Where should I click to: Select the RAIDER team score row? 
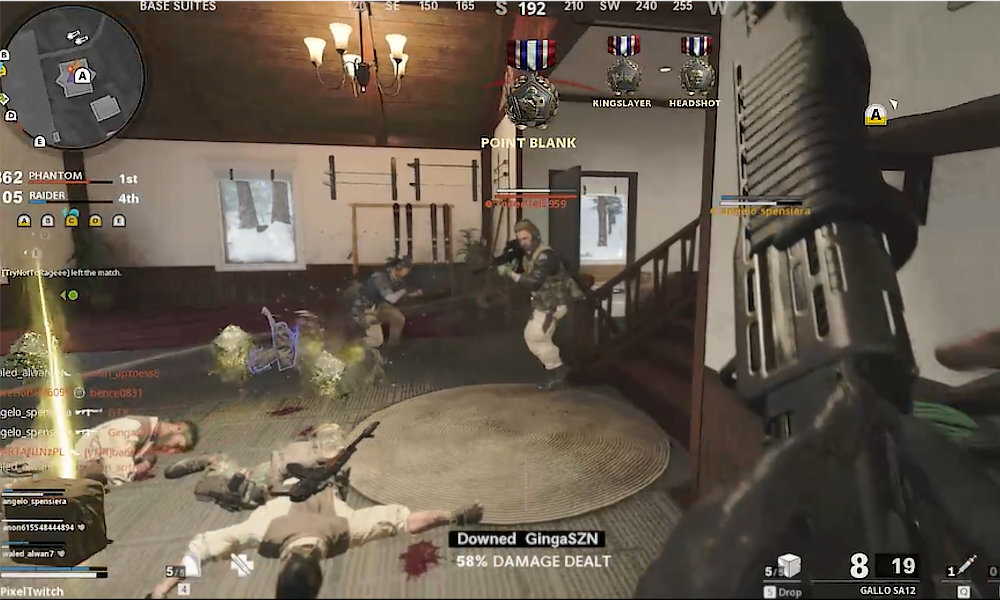pos(70,197)
